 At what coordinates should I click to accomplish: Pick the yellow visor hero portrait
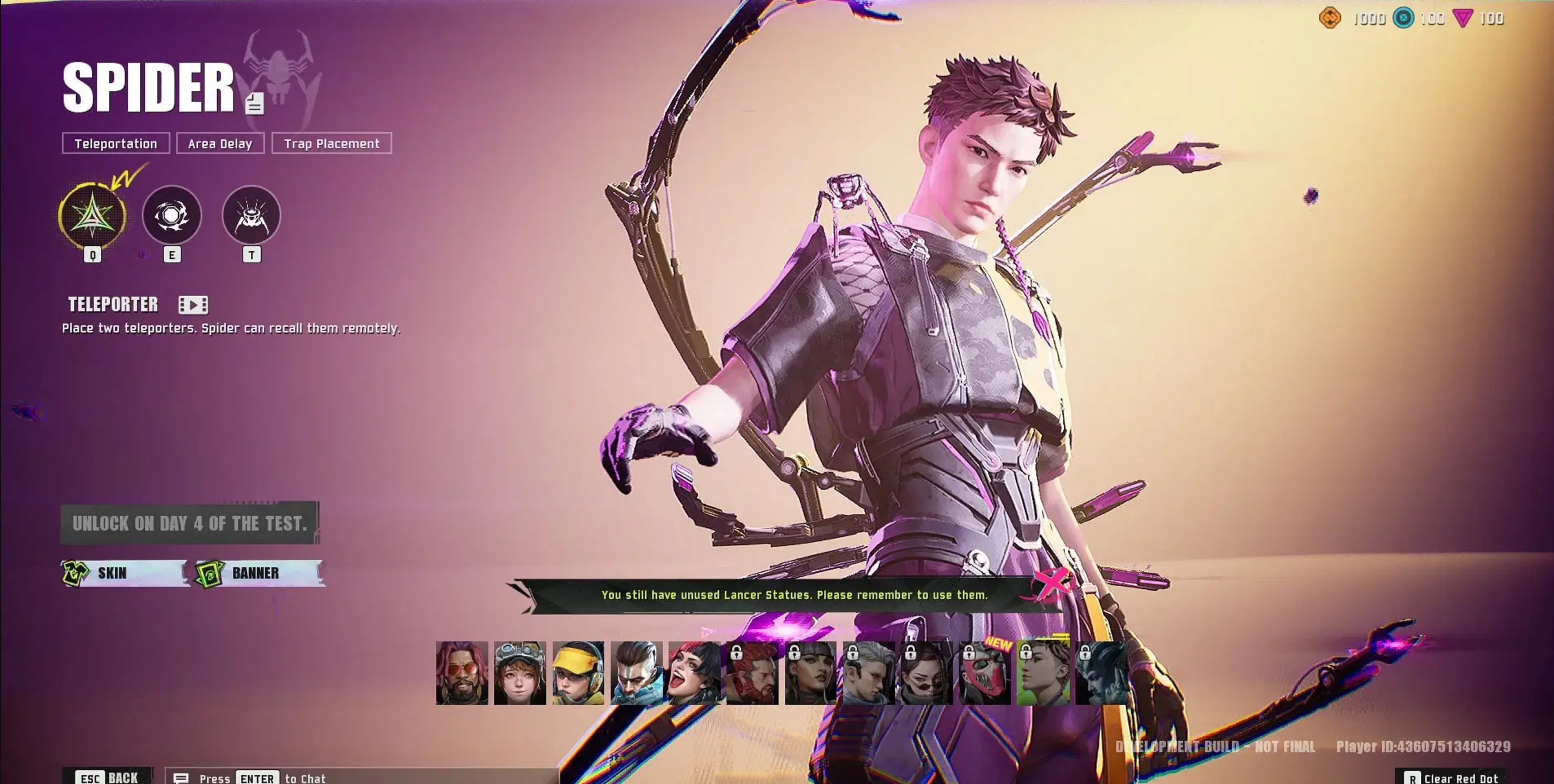[x=578, y=673]
